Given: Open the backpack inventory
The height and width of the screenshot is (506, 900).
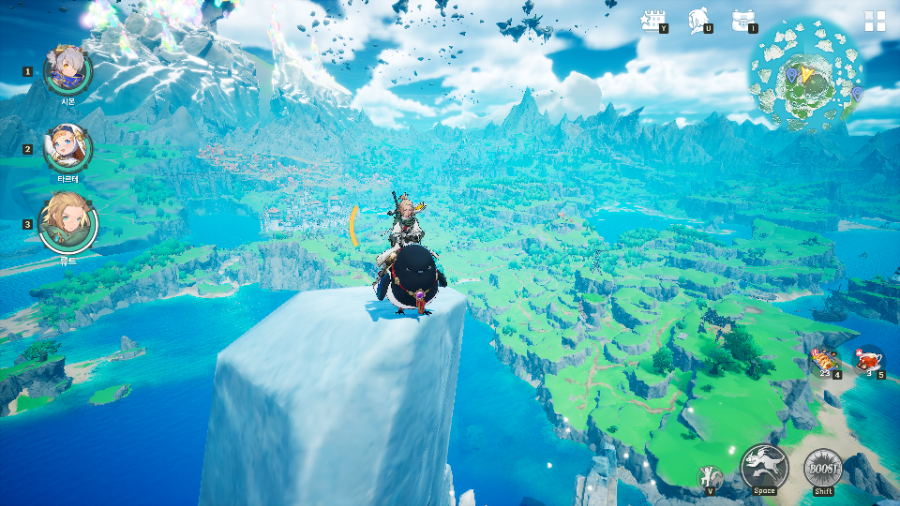Looking at the screenshot, I should point(742,21).
